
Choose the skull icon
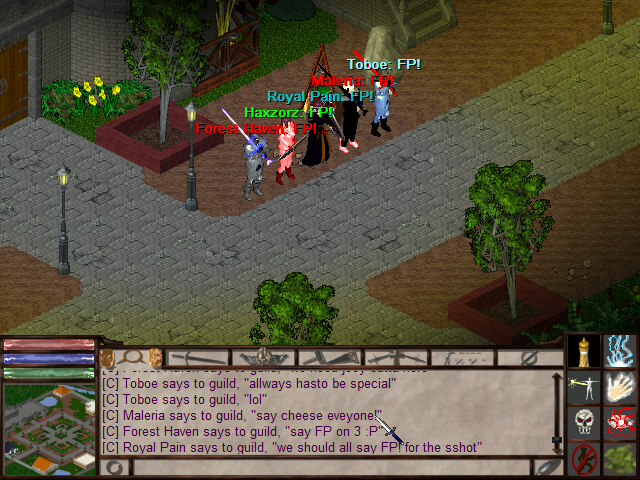[584, 422]
